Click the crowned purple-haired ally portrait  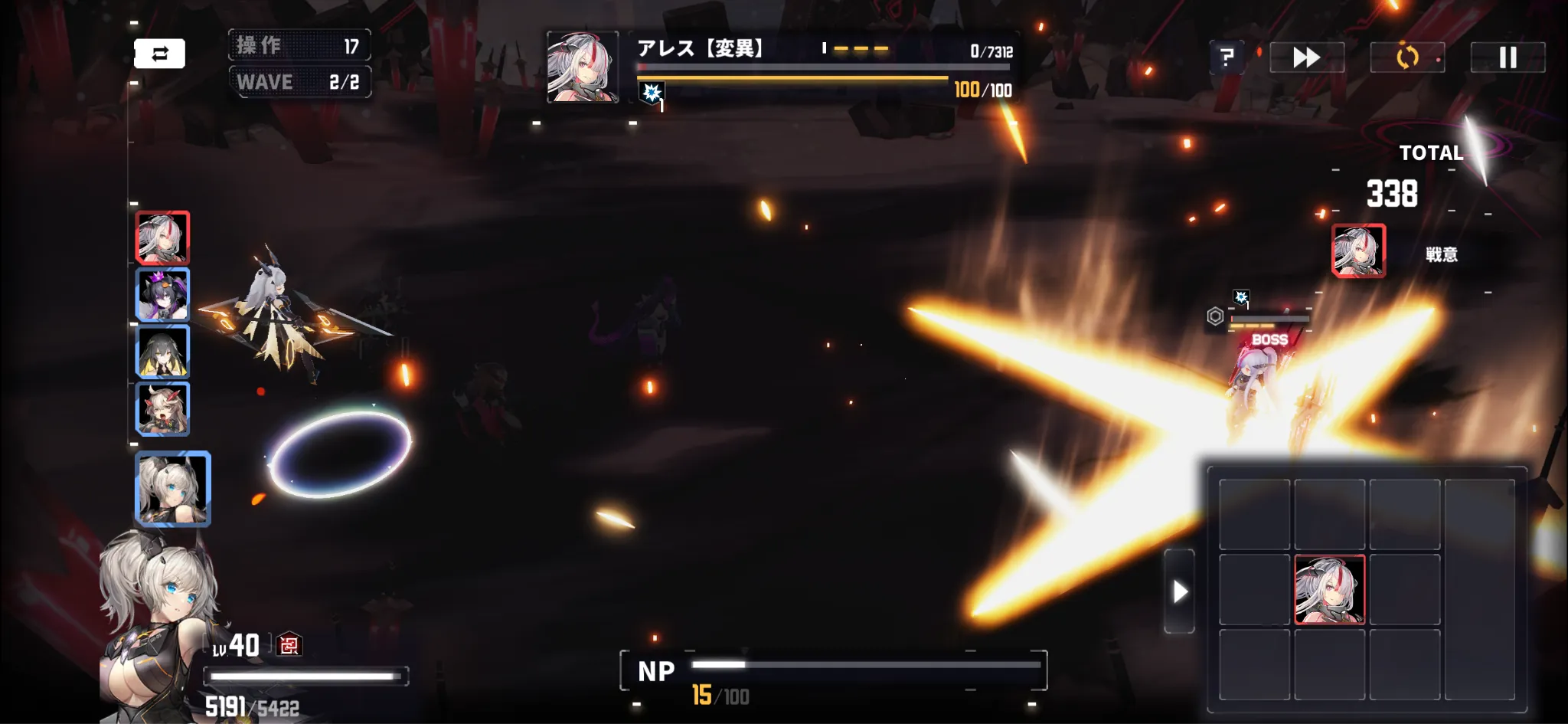[x=162, y=295]
